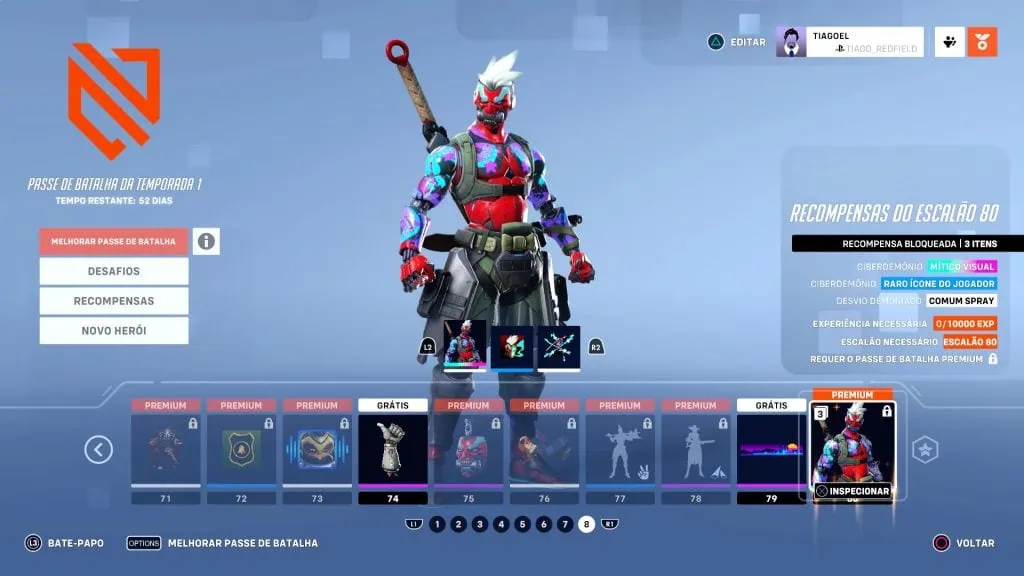This screenshot has height=576, width=1024.
Task: Choose the tier 77 peace-sign pose reward
Action: pyautogui.click(x=620, y=450)
